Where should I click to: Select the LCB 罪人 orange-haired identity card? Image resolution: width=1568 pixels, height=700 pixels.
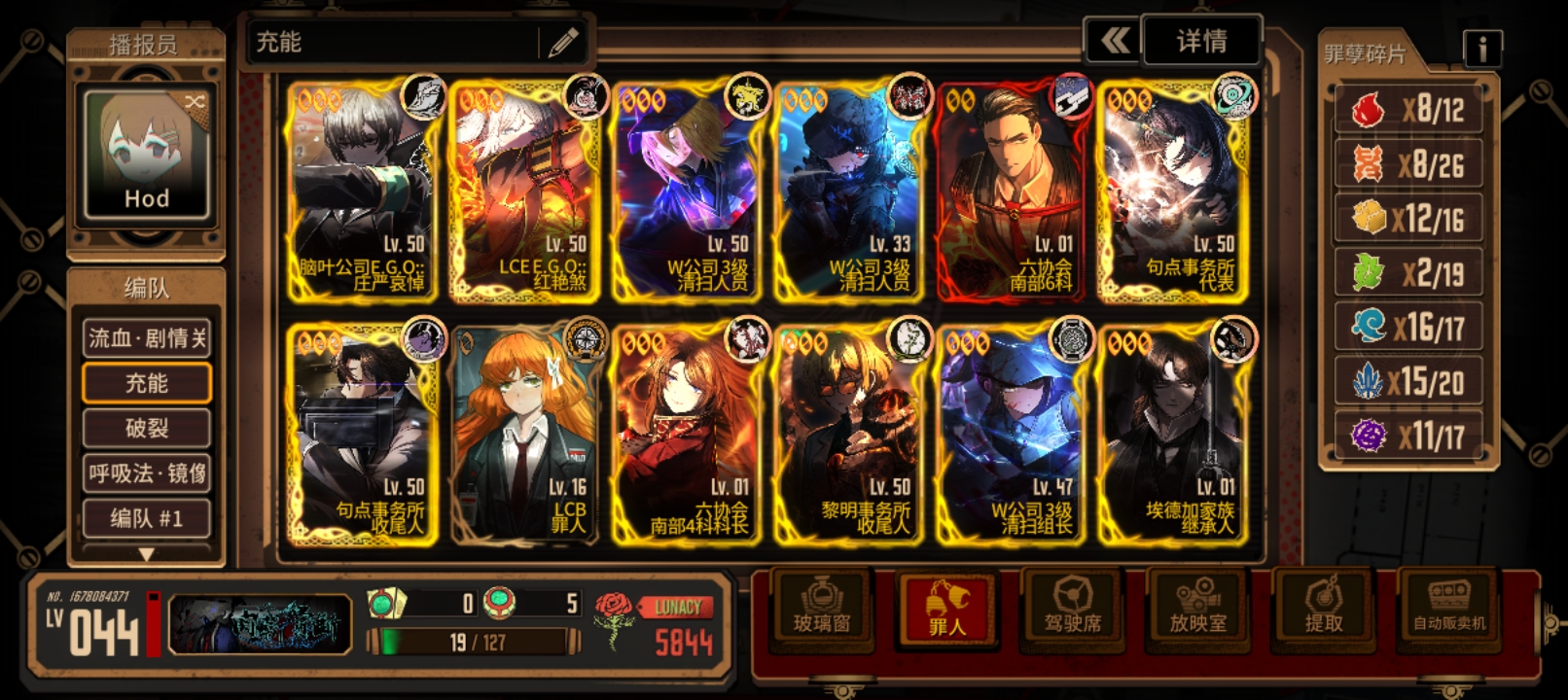click(524, 435)
